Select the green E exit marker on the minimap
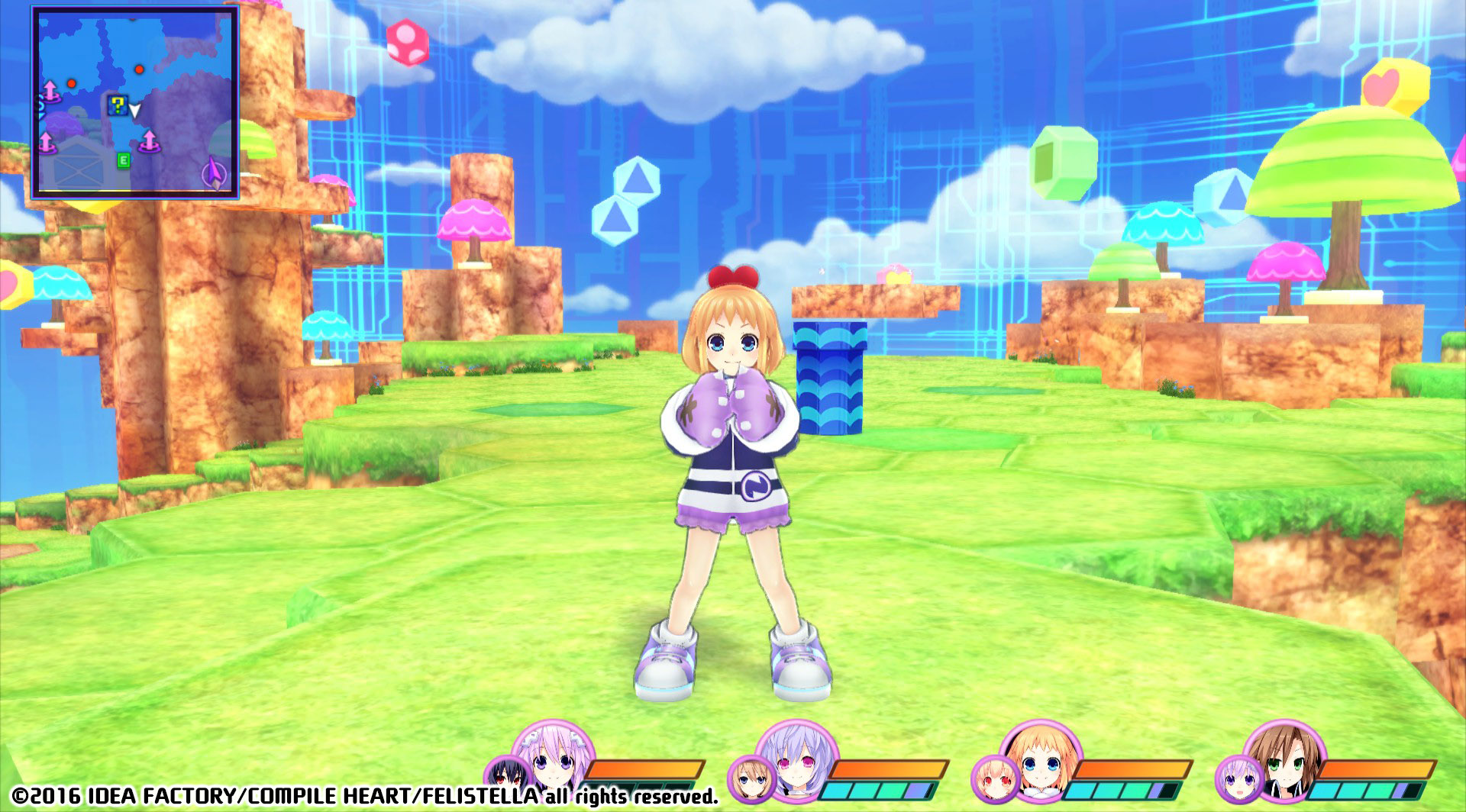Viewport: 1466px width, 812px height. coord(124,159)
